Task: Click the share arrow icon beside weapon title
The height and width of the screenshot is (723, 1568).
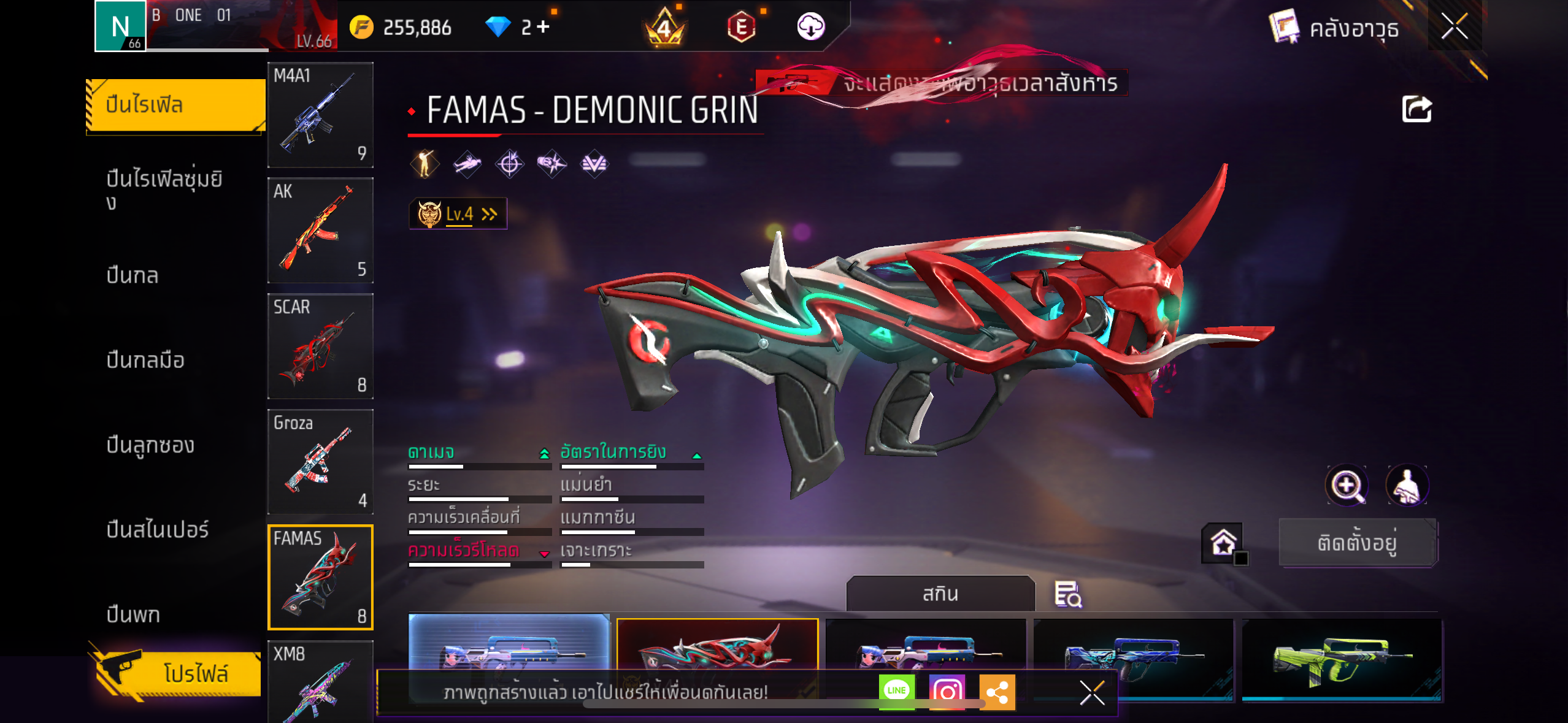Action: point(1416,110)
